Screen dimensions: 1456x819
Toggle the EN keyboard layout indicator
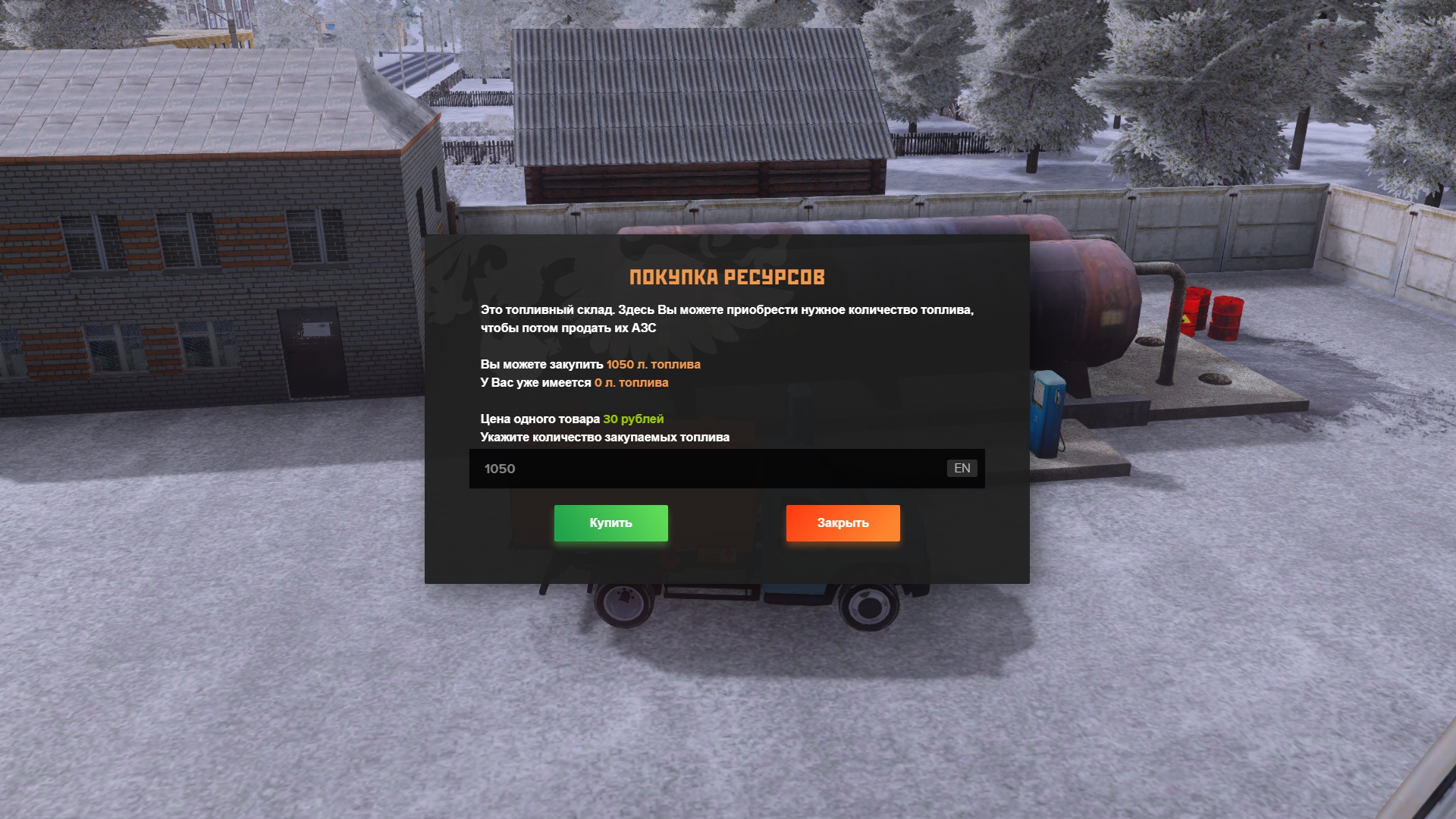962,469
